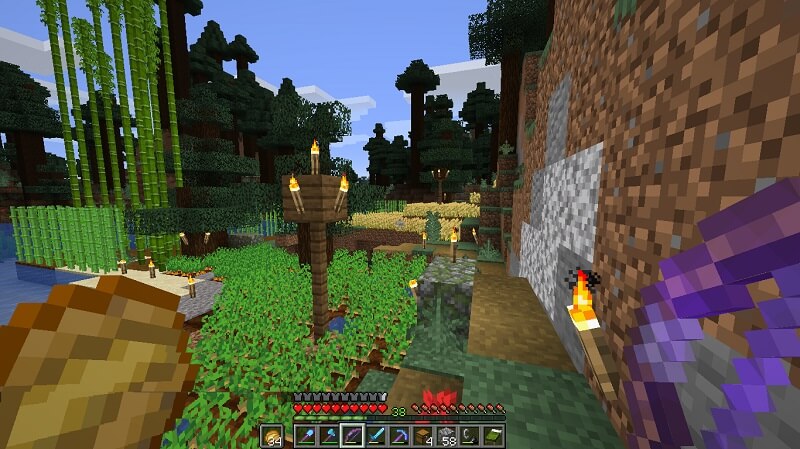Image resolution: width=800 pixels, height=449 pixels.
Task: Select the diamond shovel hotbar slot
Action: (305, 436)
